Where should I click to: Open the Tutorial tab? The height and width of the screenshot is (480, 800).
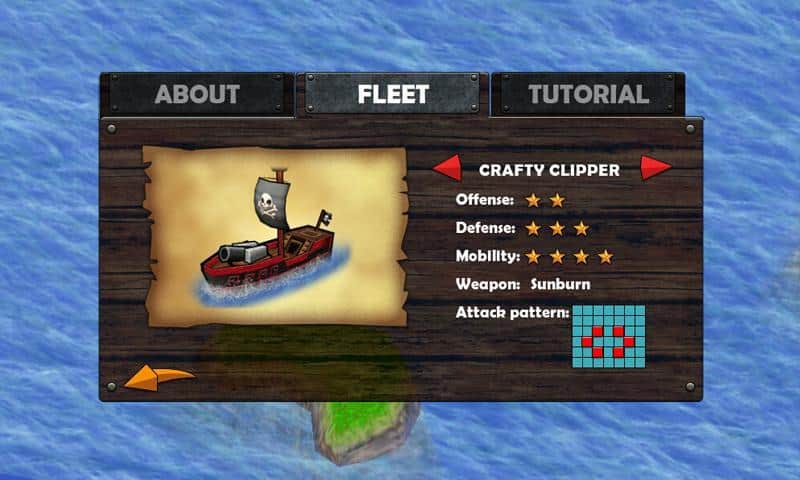point(588,95)
